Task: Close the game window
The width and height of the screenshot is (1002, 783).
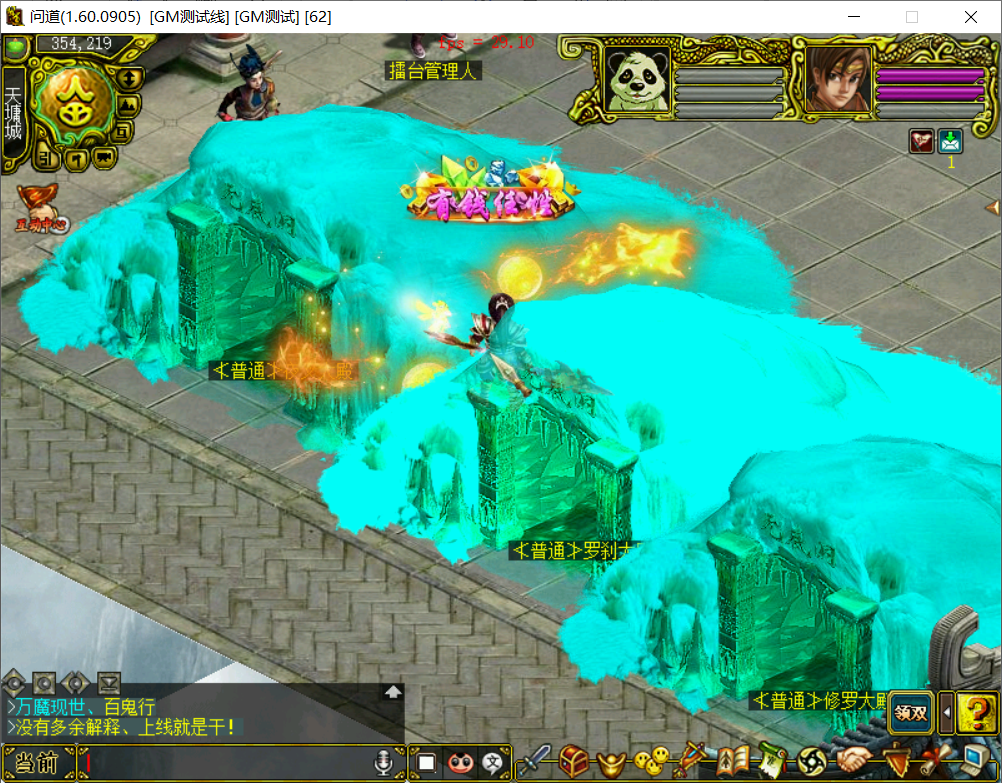Action: coord(970,17)
